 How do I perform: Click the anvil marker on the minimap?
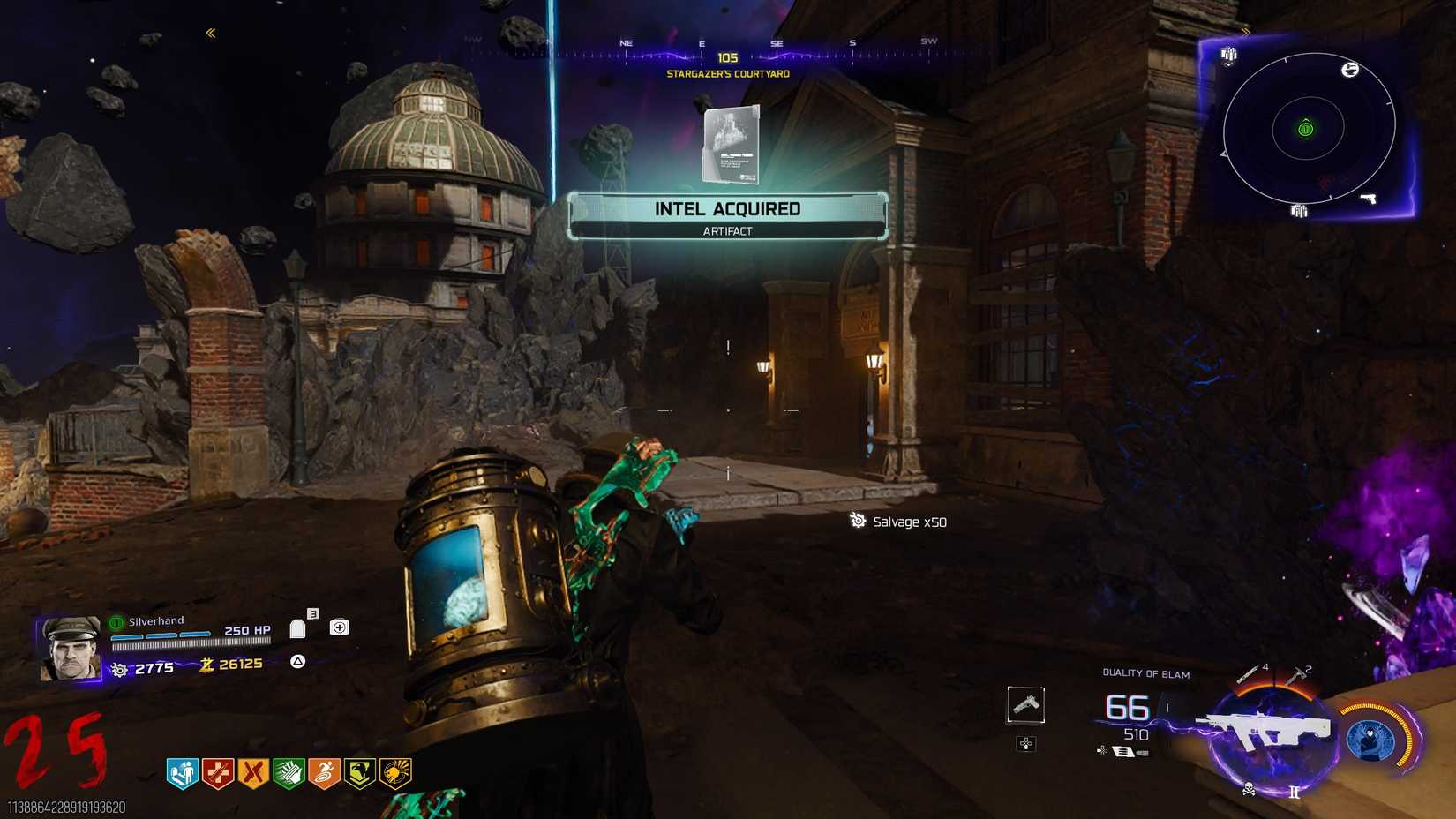1349,70
